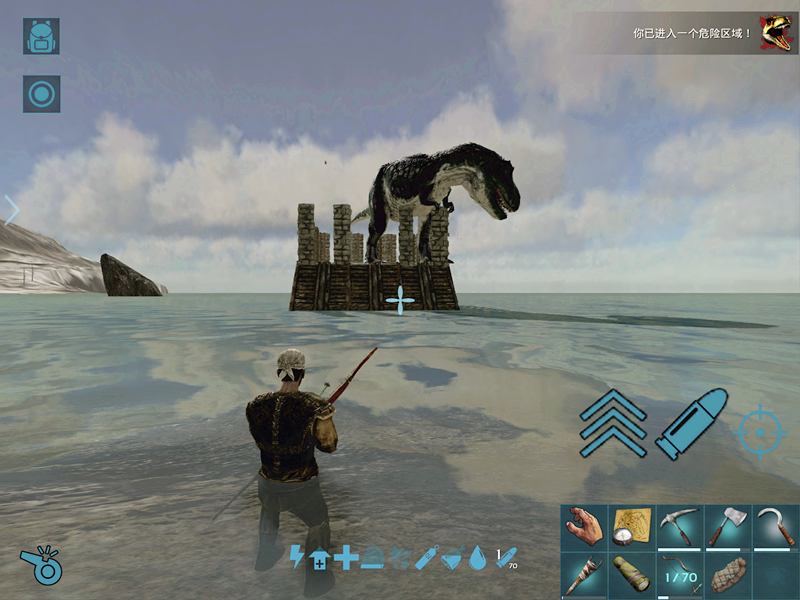Image resolution: width=800 pixels, height=600 pixels.
Task: Choose the spyglass hotbar slot
Action: tap(631, 575)
